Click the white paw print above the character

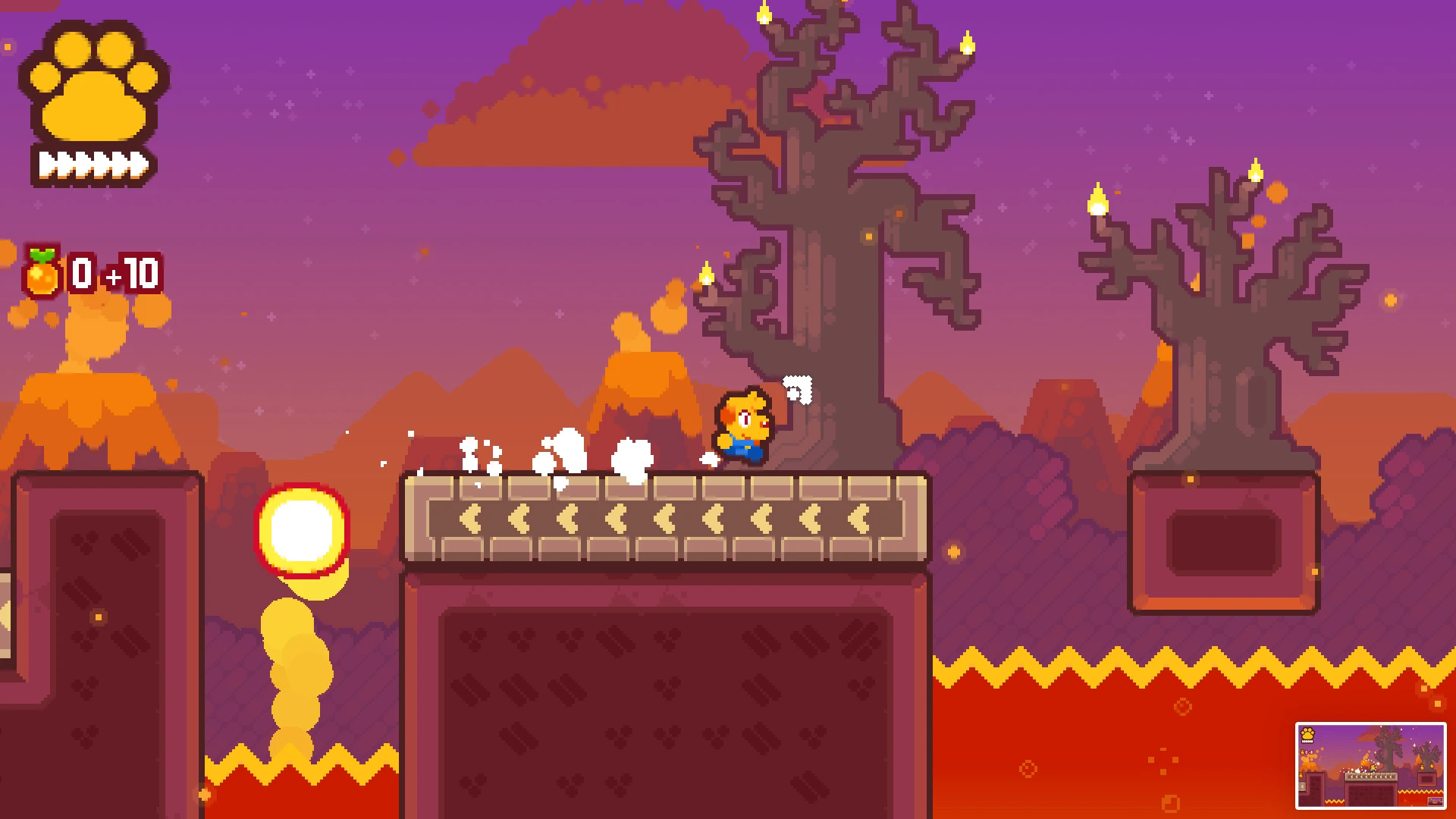tap(796, 387)
